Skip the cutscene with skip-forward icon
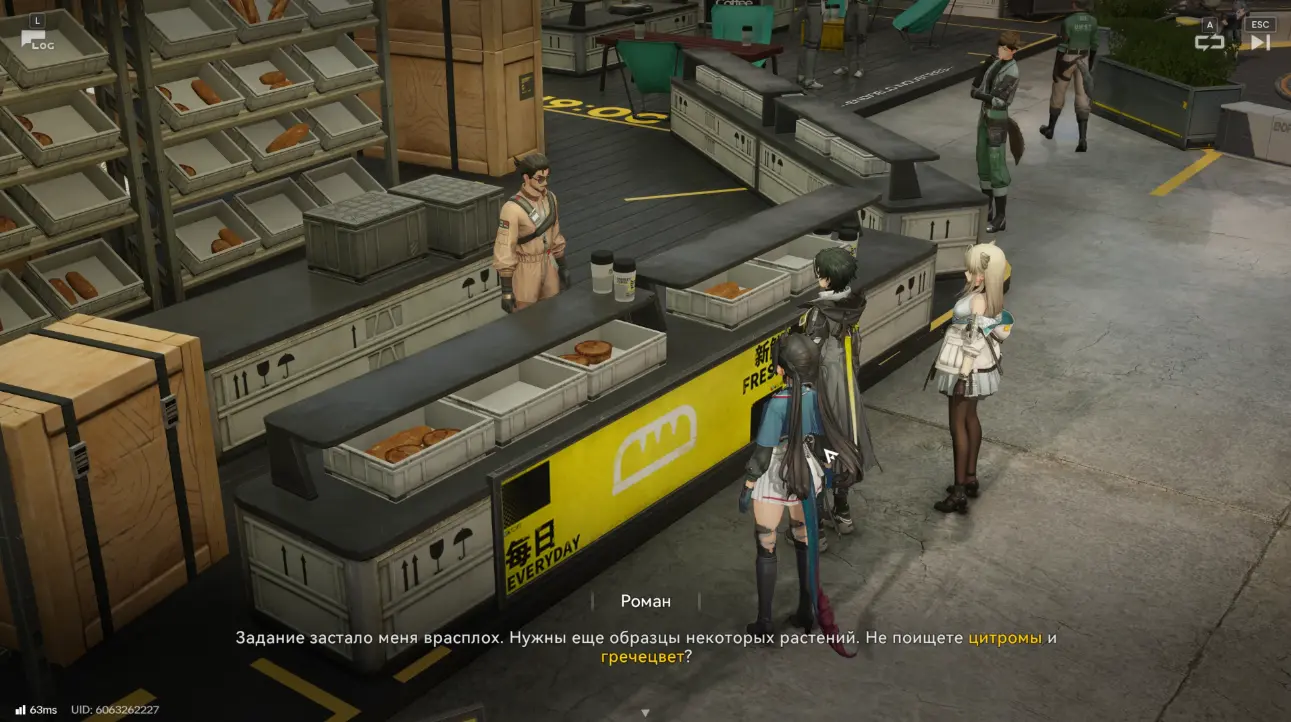This screenshot has height=722, width=1291. tap(1260, 41)
